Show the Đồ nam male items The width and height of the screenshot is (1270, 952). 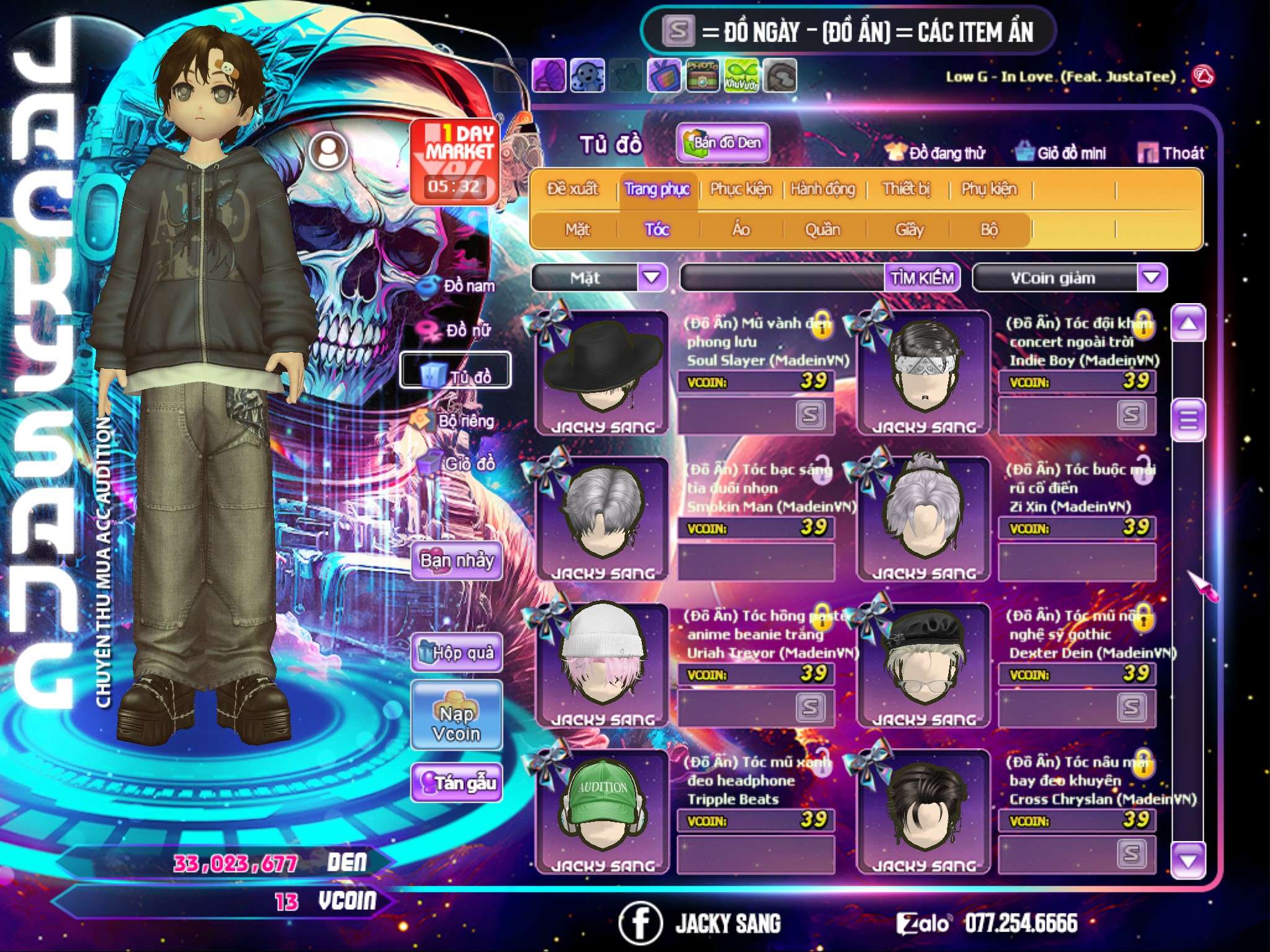click(459, 286)
